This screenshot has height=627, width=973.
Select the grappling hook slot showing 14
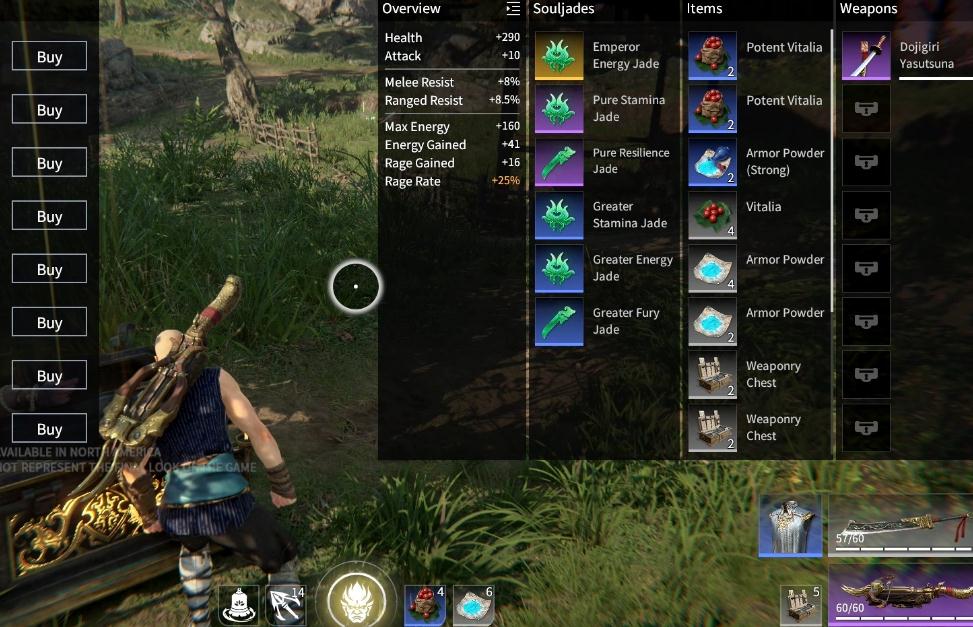click(x=286, y=605)
